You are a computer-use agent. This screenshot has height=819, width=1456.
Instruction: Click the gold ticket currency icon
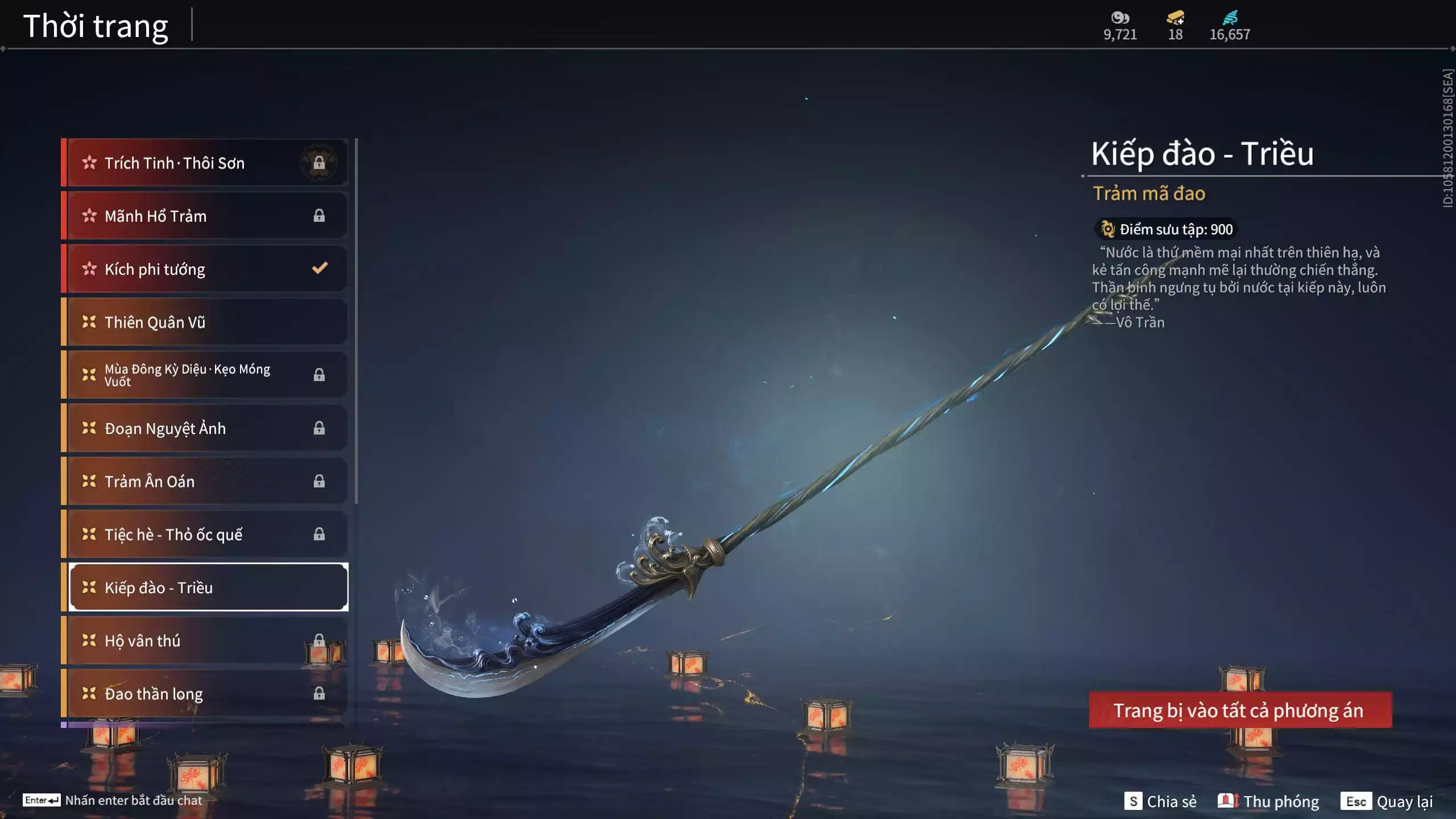[1175, 18]
